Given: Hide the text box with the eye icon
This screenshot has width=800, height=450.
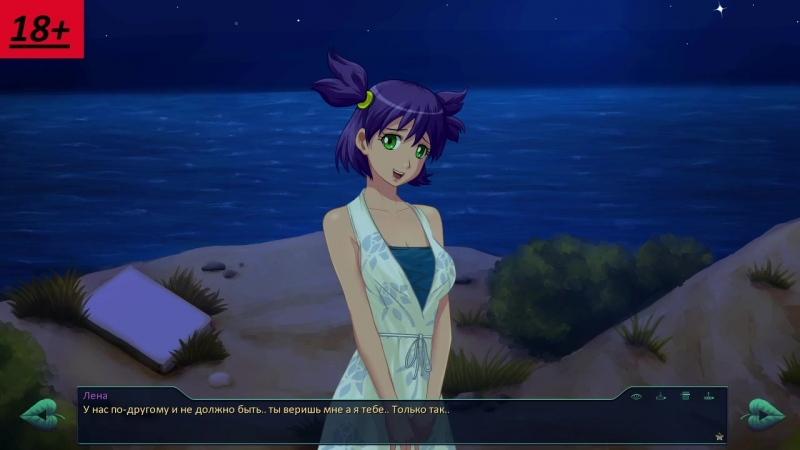Looking at the screenshot, I should pyautogui.click(x=636, y=396).
